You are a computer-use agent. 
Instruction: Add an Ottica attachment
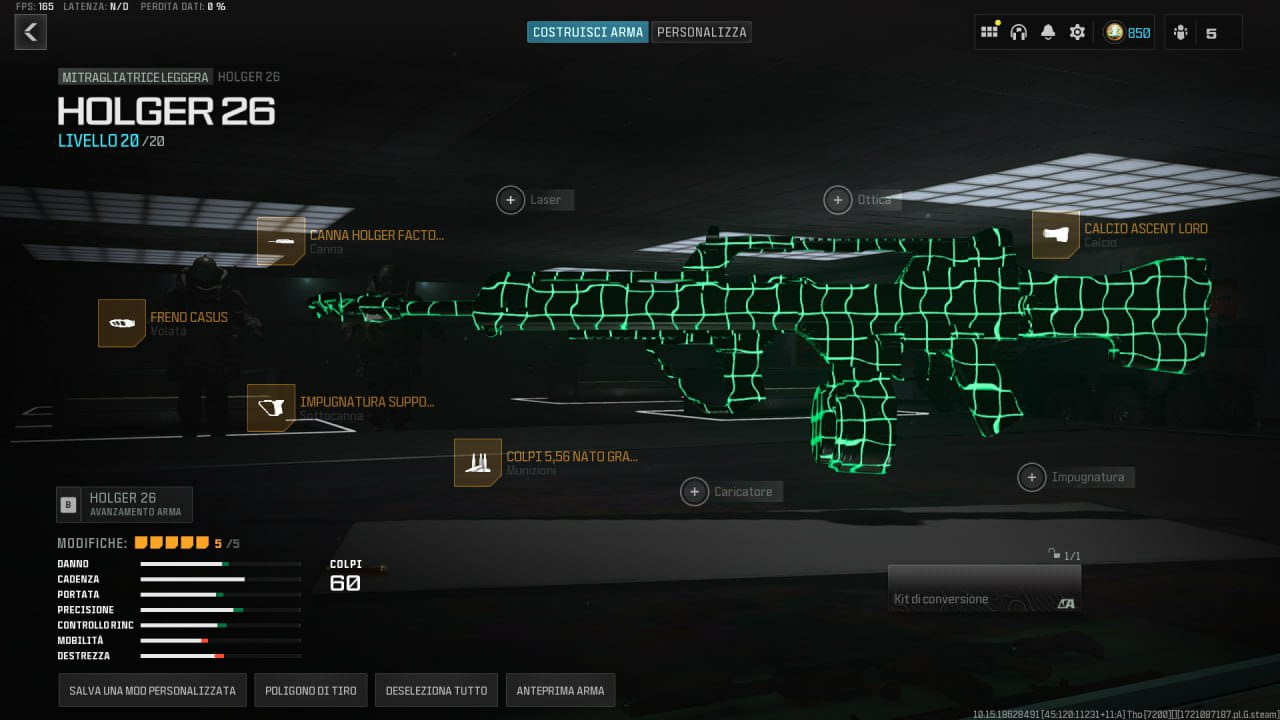pos(838,200)
